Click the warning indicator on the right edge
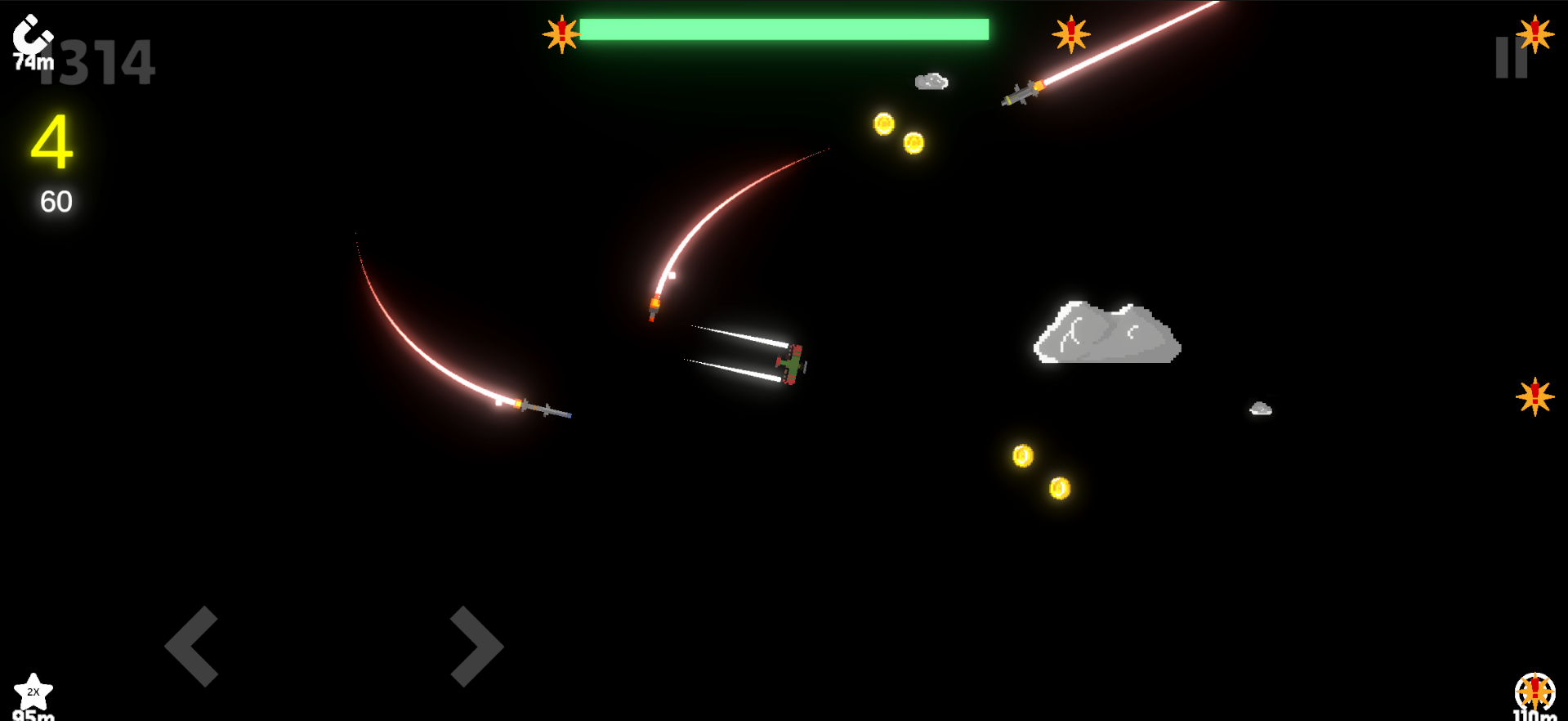 (1535, 397)
